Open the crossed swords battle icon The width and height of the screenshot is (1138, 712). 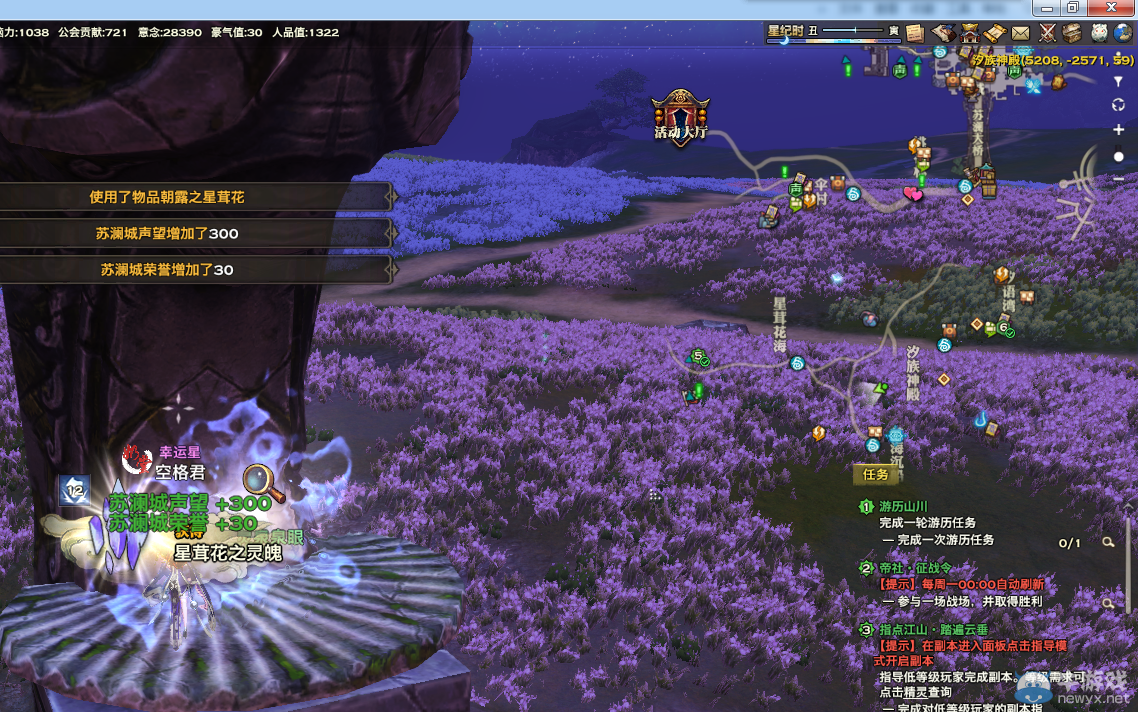pyautogui.click(x=1047, y=33)
